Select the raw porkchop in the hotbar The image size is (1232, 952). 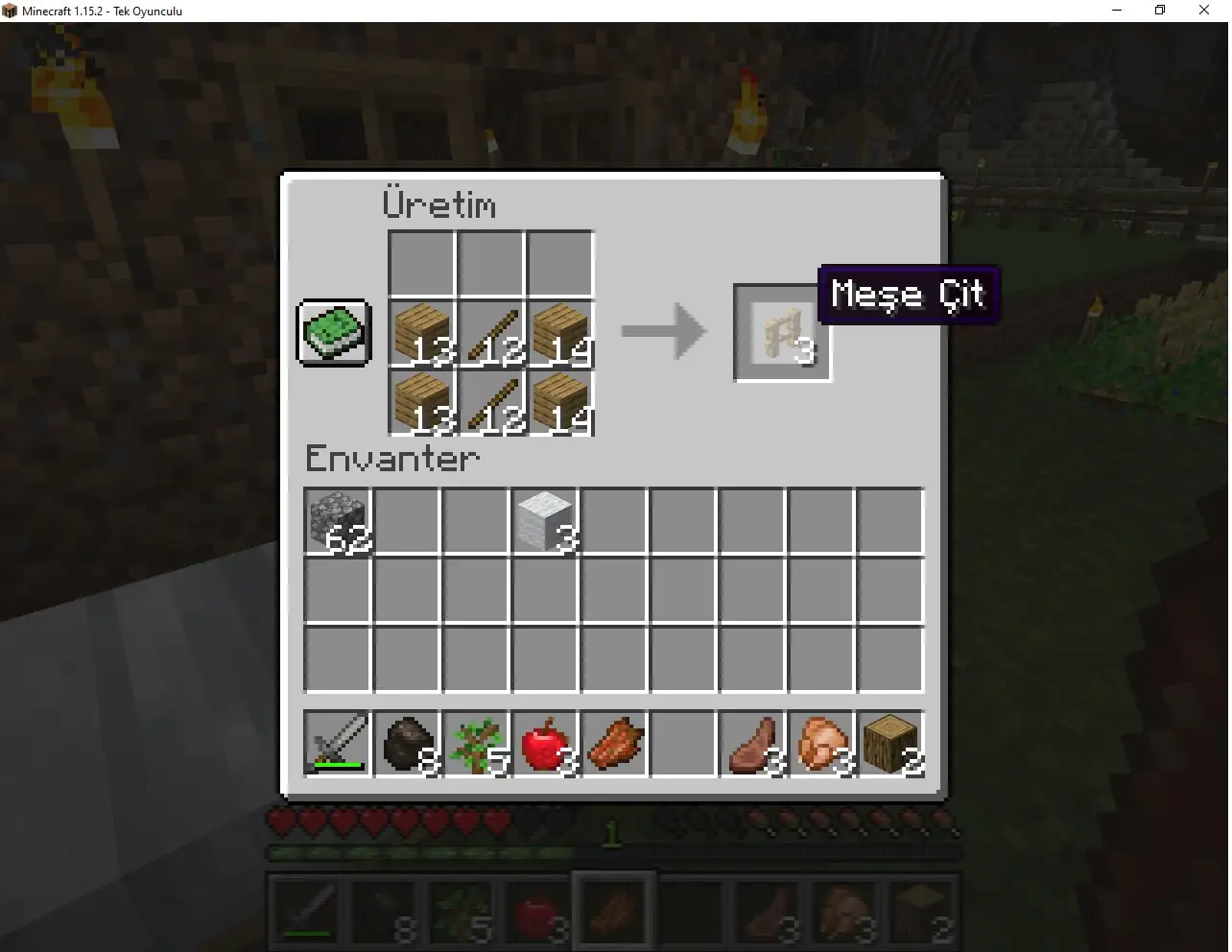751,744
